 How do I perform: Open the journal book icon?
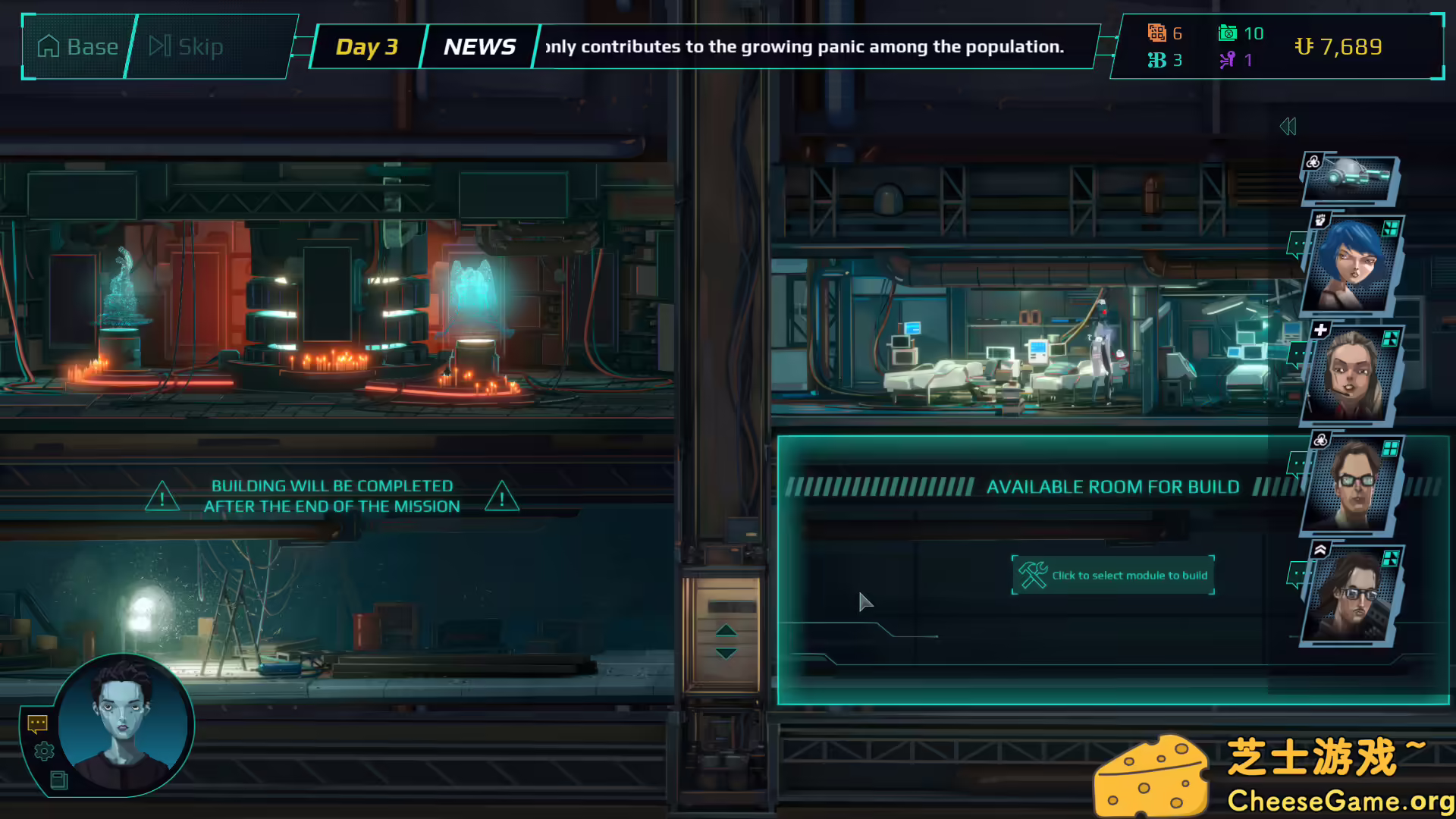coord(58,780)
